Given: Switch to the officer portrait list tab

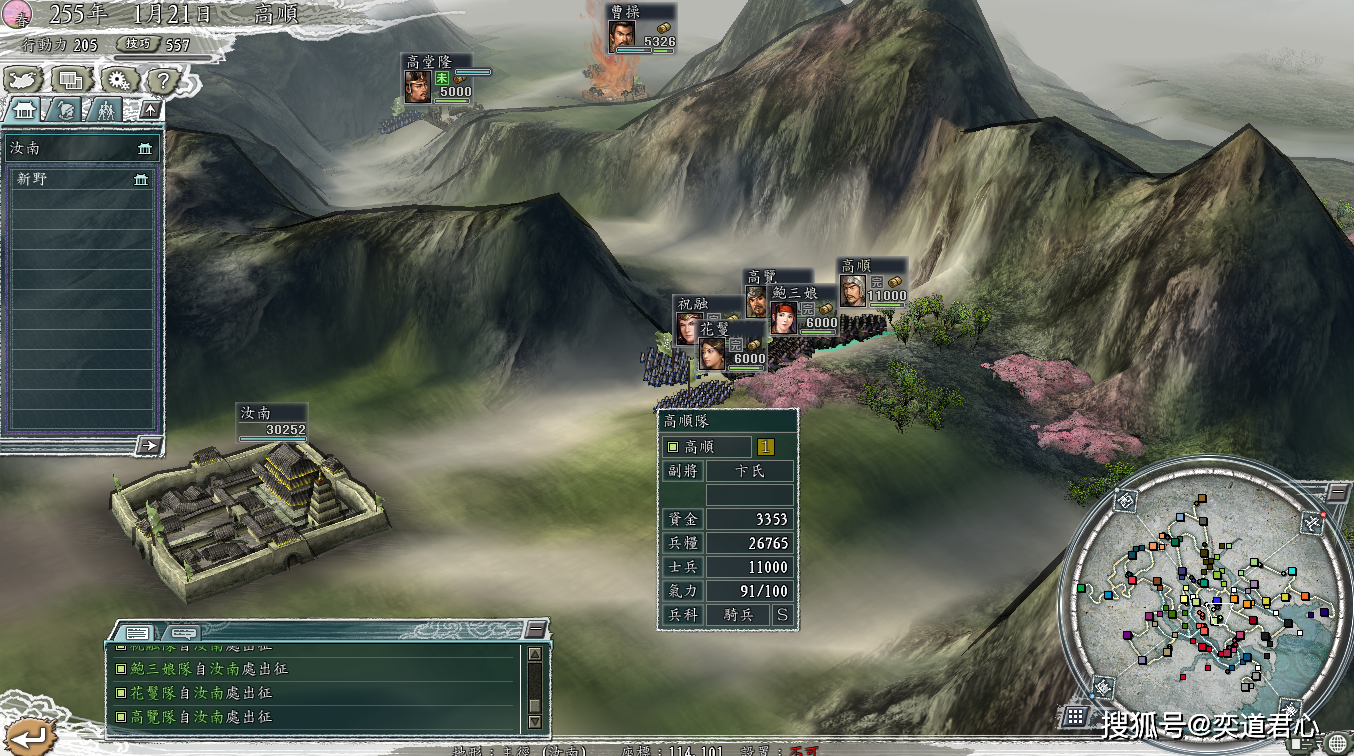Looking at the screenshot, I should click(66, 109).
